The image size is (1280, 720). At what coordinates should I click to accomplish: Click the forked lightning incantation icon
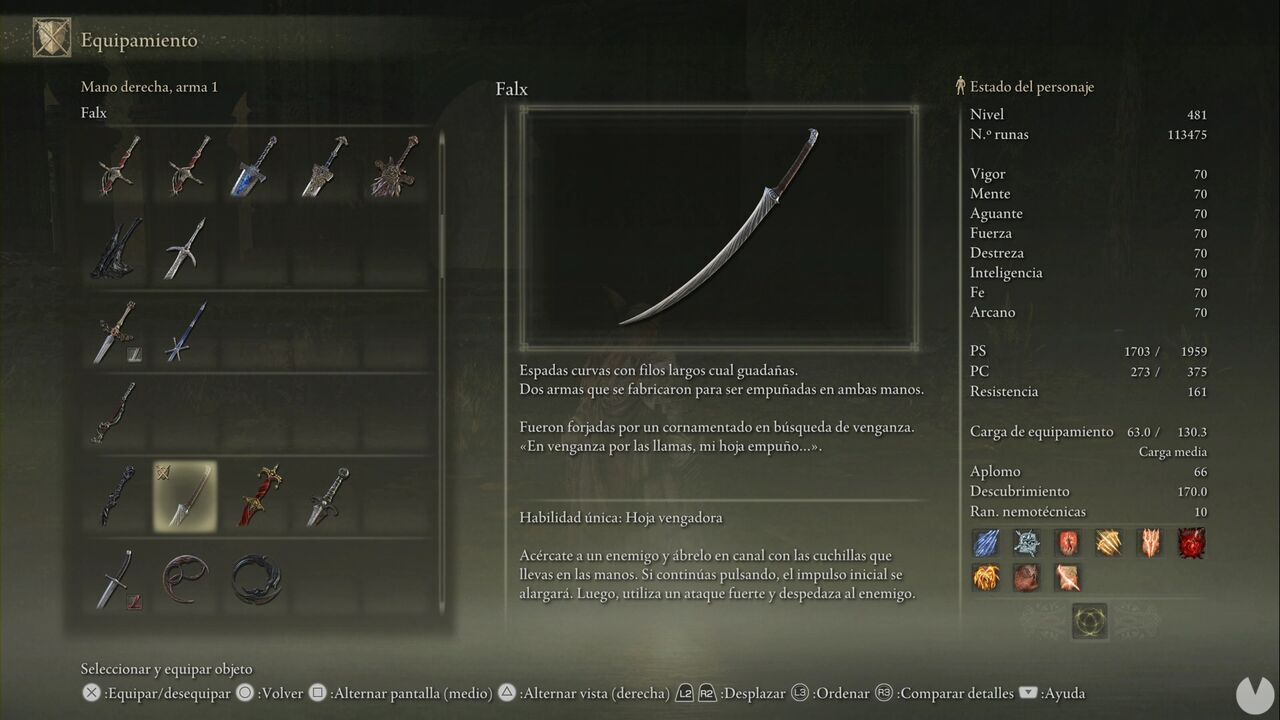pos(1149,543)
